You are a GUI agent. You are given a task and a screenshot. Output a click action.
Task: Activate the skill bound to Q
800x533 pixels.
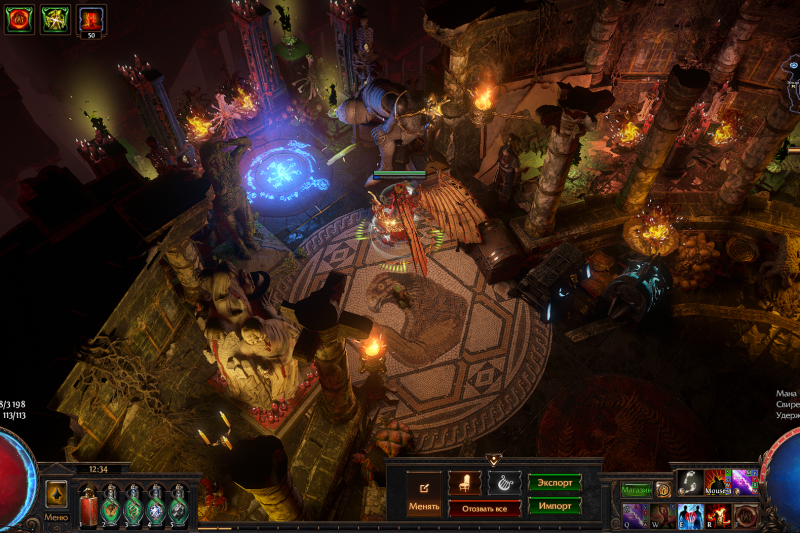coord(636,516)
